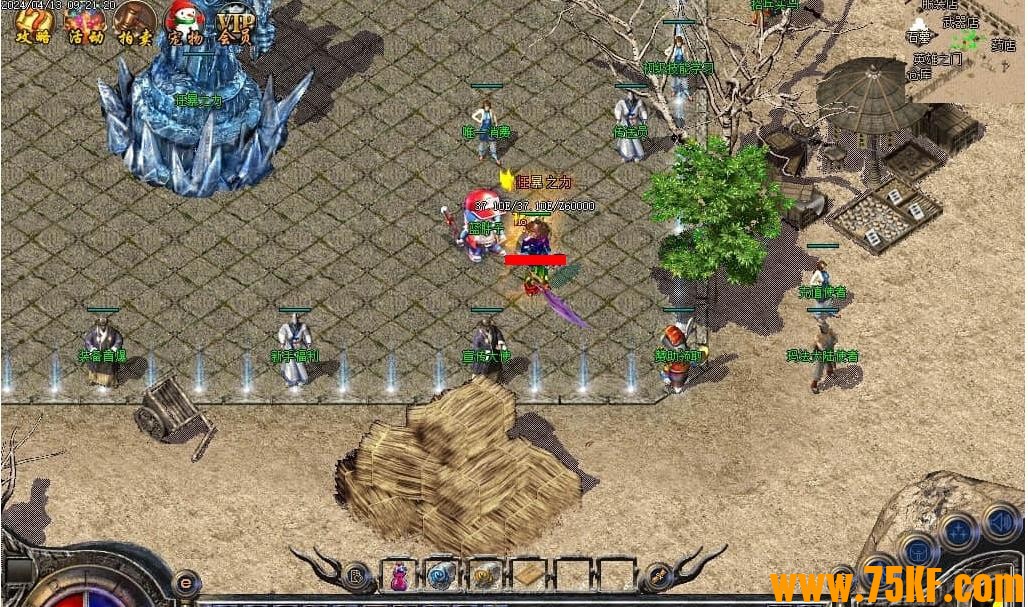
Task: Open the VIP 会员 membership icon
Action: tap(236, 23)
